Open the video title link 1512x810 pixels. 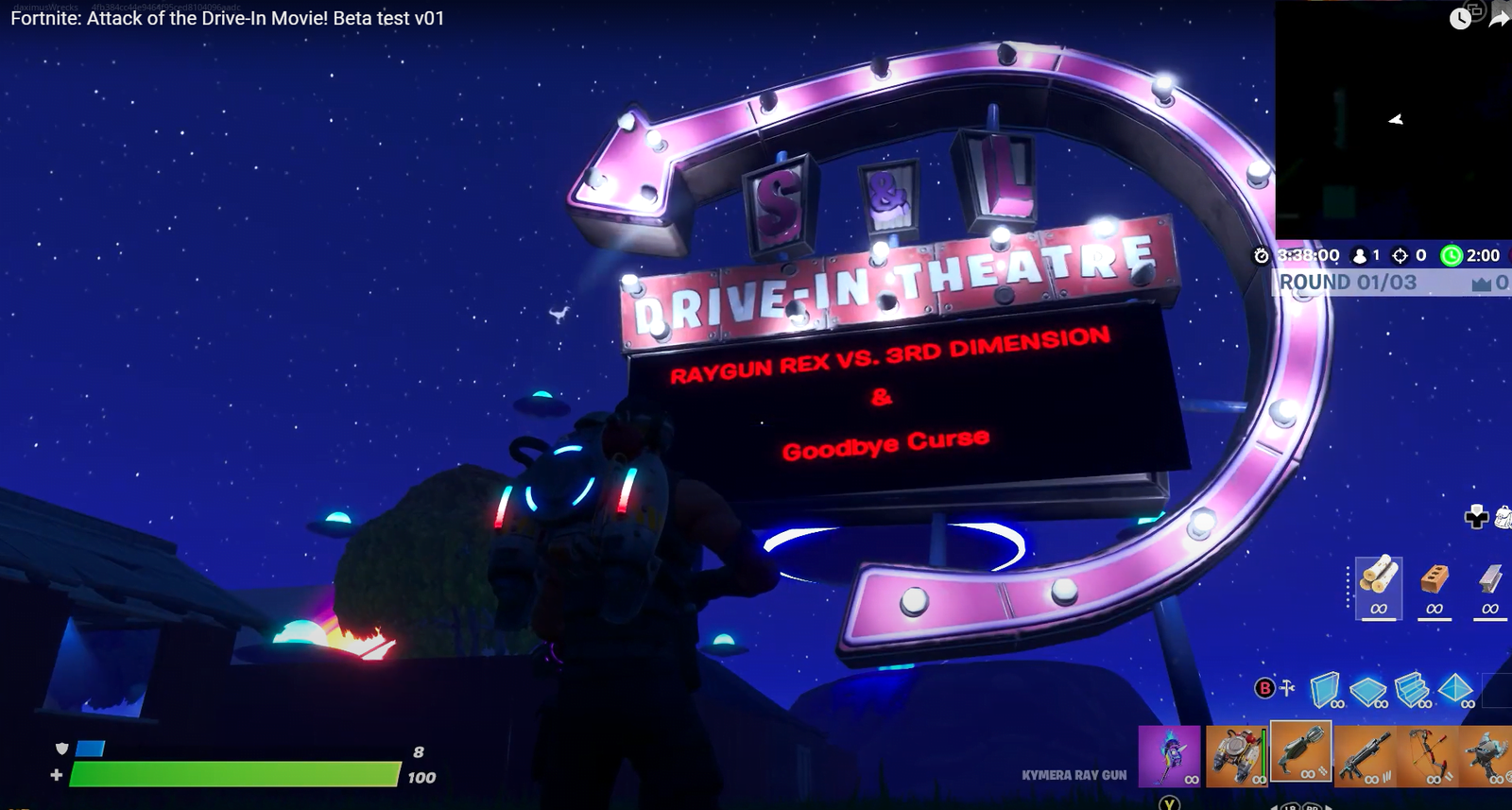pos(227,18)
